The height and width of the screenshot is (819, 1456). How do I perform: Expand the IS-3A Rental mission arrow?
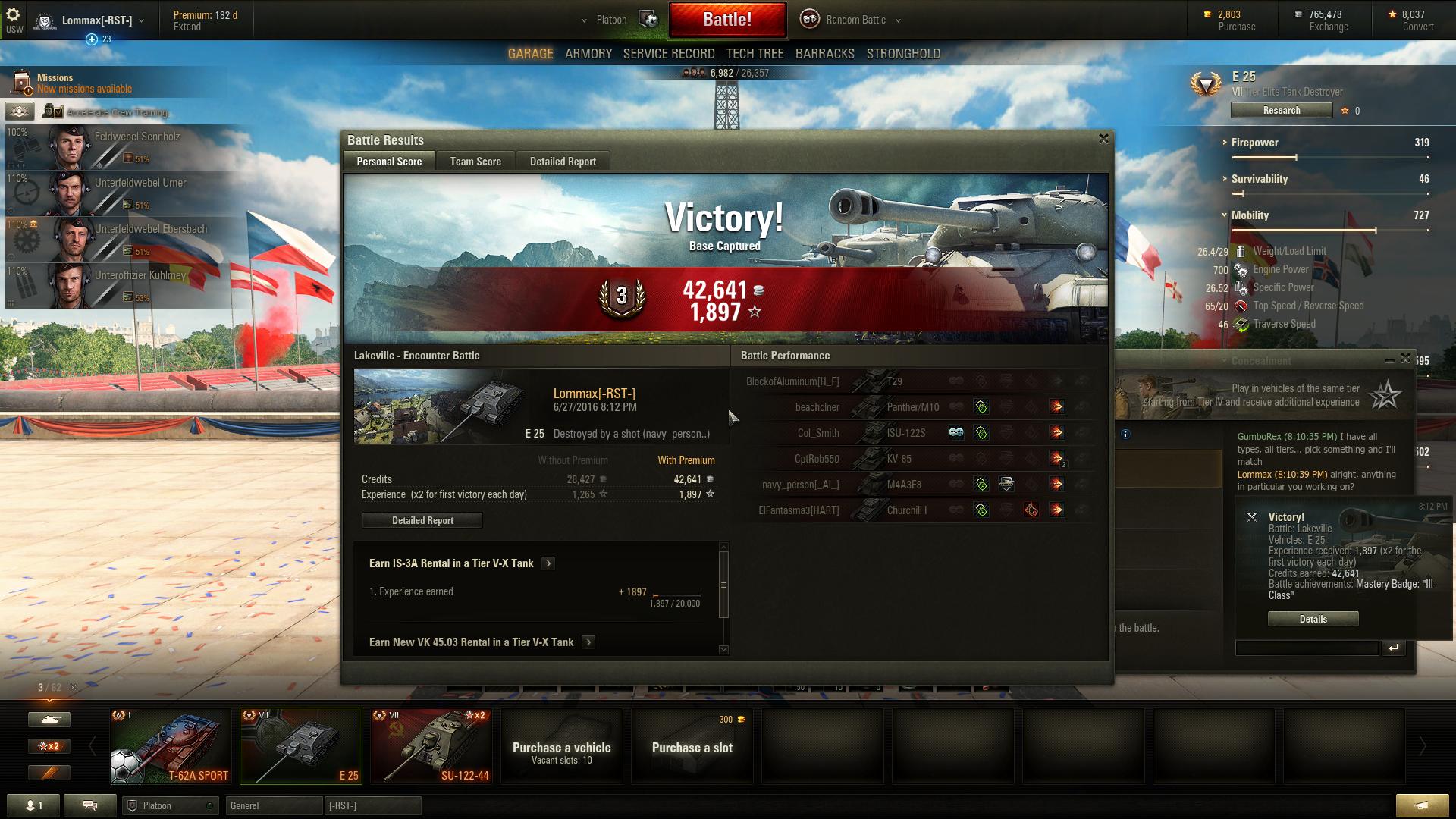(548, 563)
